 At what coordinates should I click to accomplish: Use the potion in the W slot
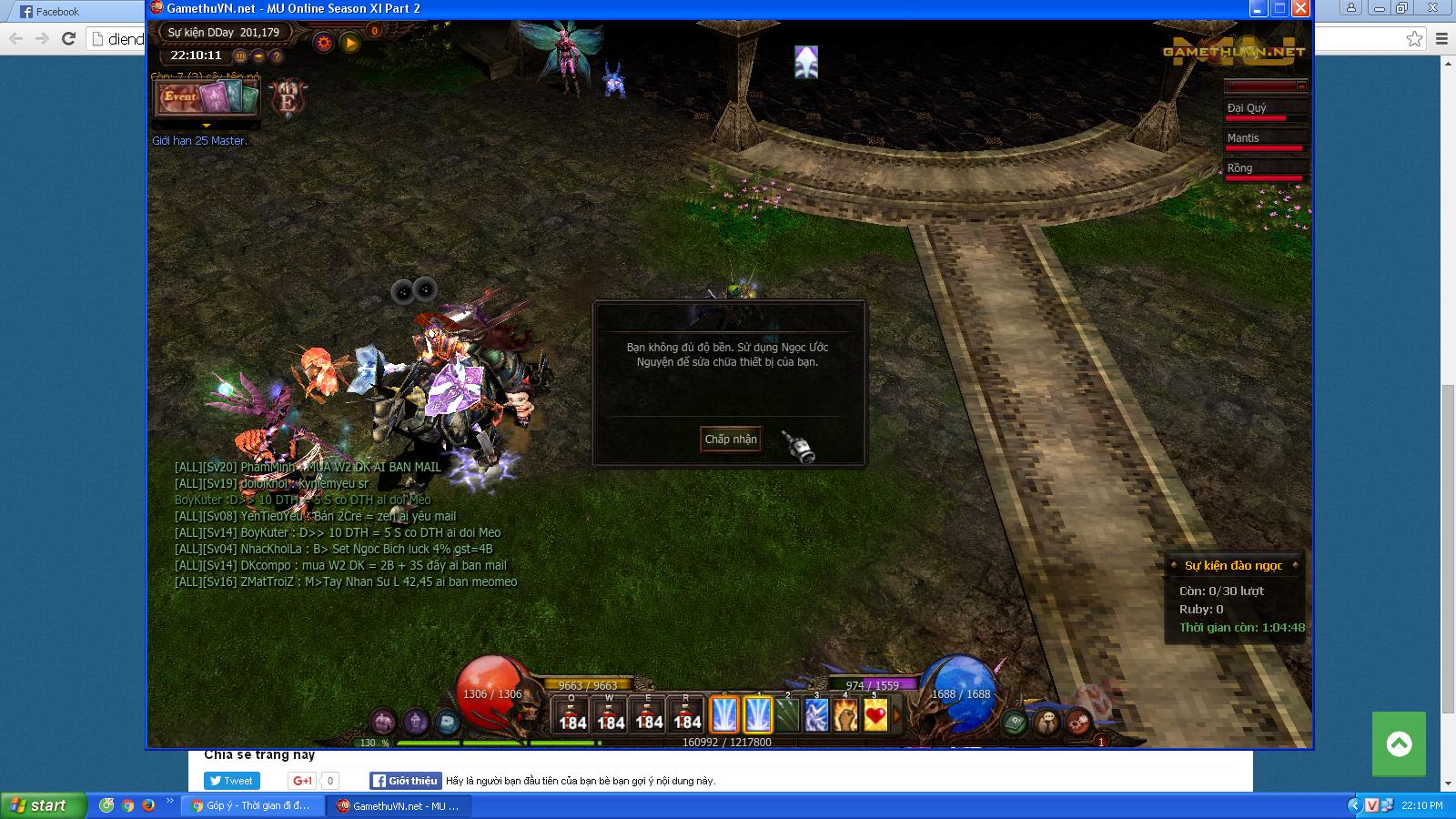pyautogui.click(x=611, y=715)
